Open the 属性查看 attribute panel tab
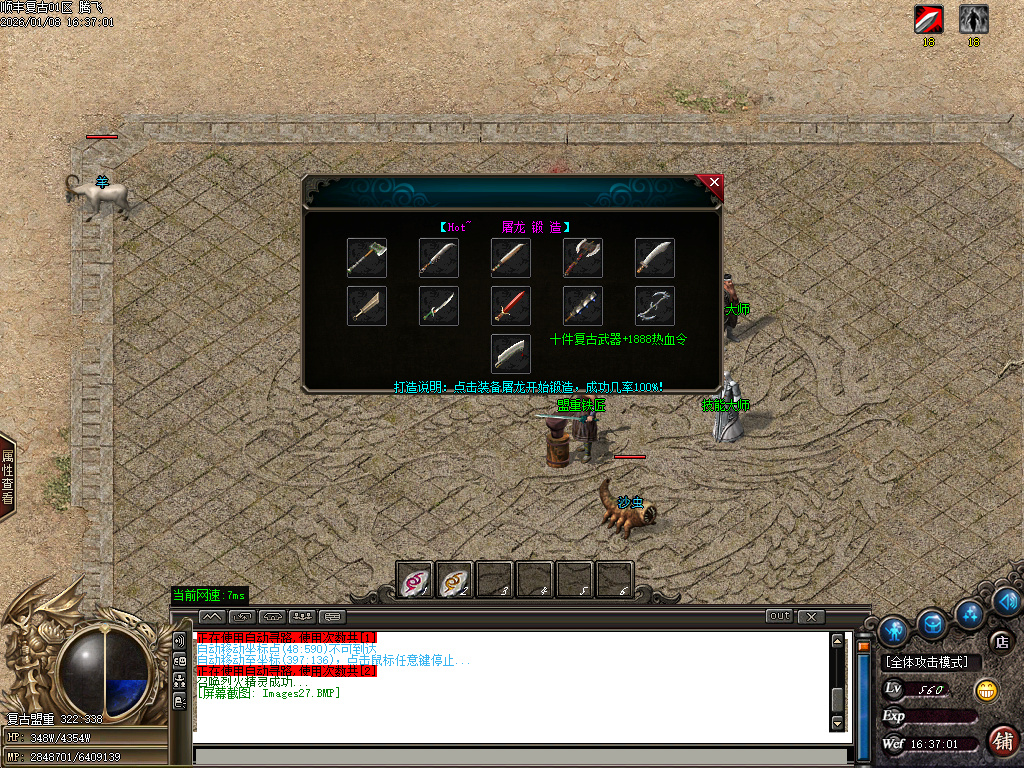 [8, 476]
